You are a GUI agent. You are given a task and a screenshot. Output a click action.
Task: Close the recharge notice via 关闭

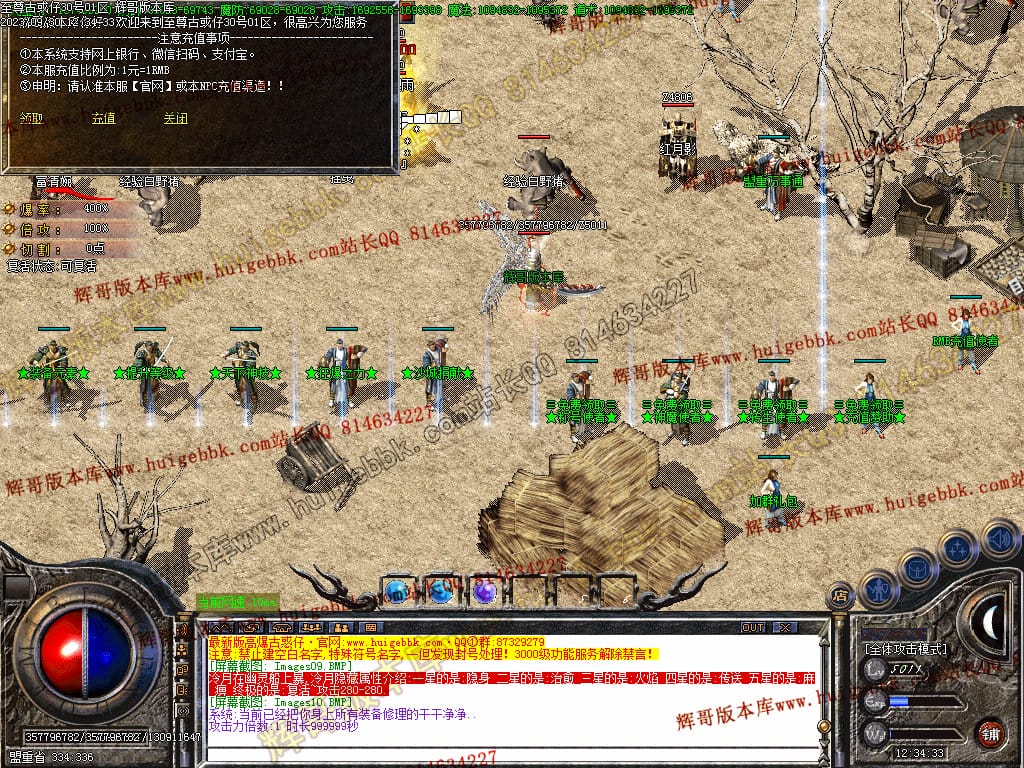(x=175, y=118)
